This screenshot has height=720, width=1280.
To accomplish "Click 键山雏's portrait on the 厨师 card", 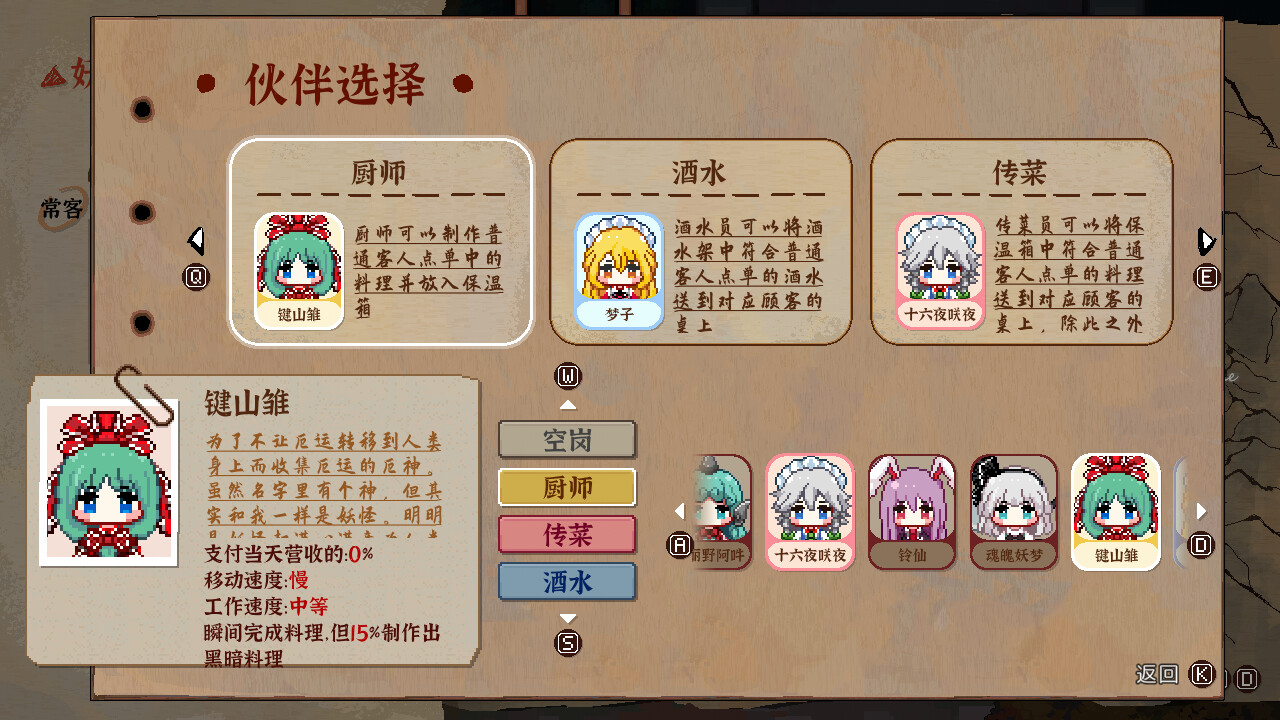I will 297,270.
